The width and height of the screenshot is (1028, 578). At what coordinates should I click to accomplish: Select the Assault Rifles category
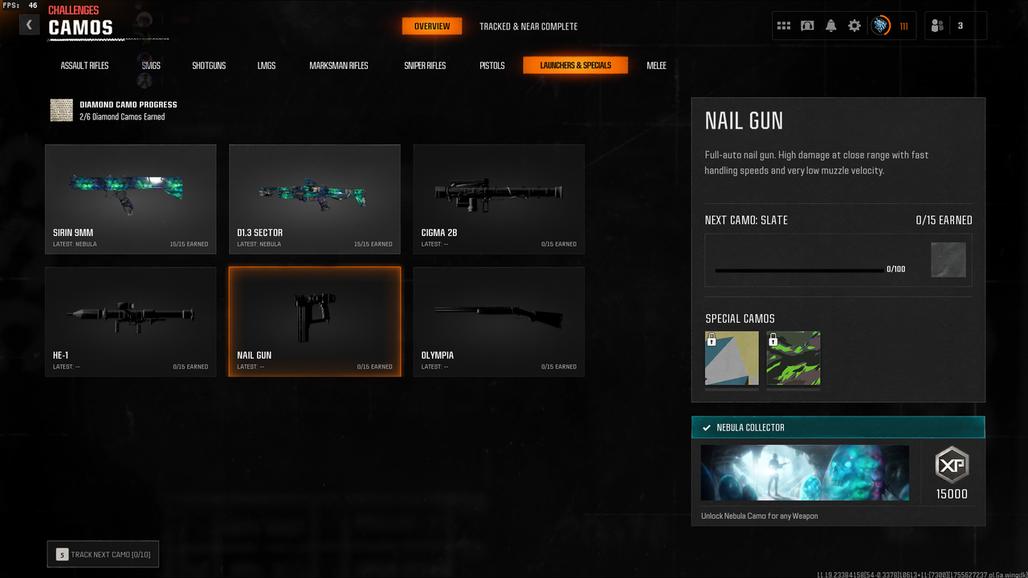coord(85,66)
